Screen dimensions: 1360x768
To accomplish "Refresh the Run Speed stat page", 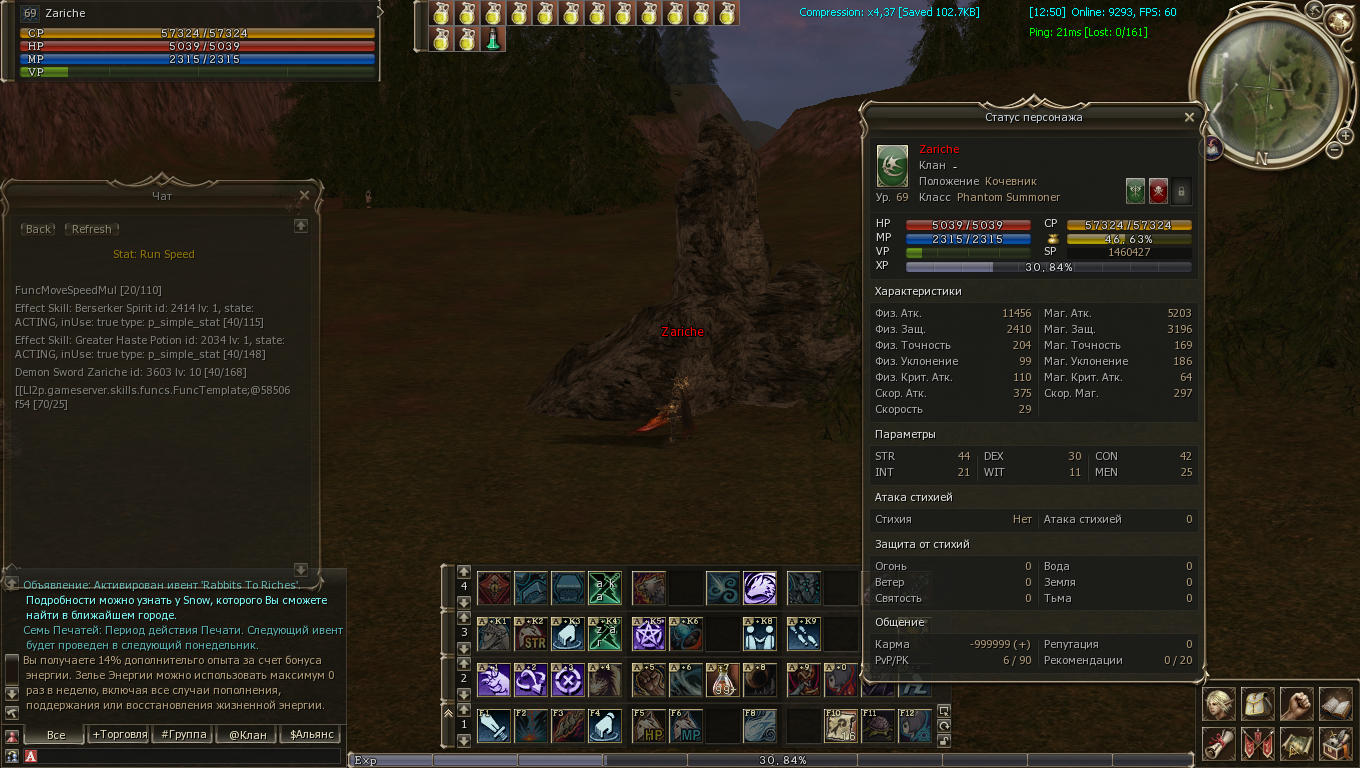I will tap(91, 229).
